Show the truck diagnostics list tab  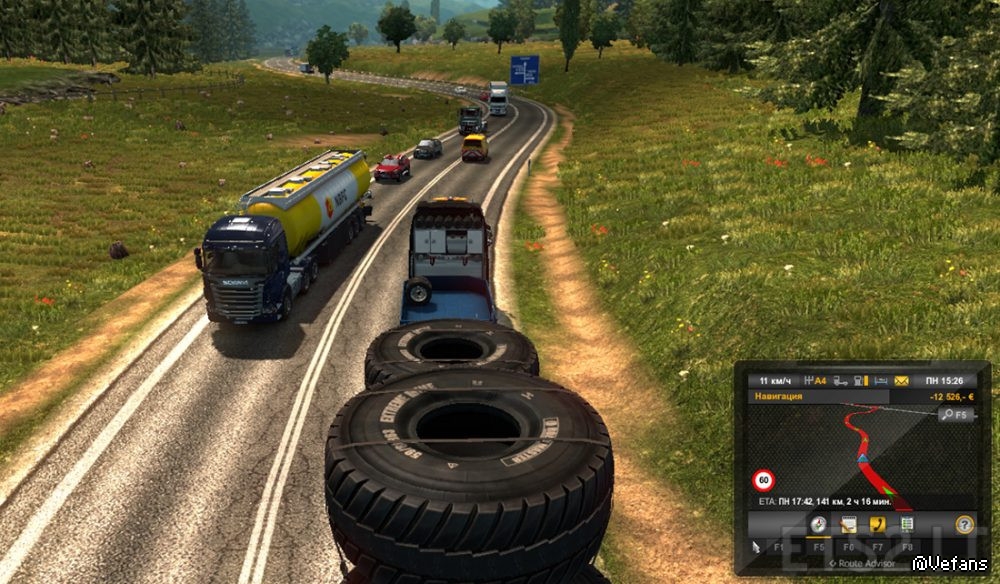click(907, 524)
